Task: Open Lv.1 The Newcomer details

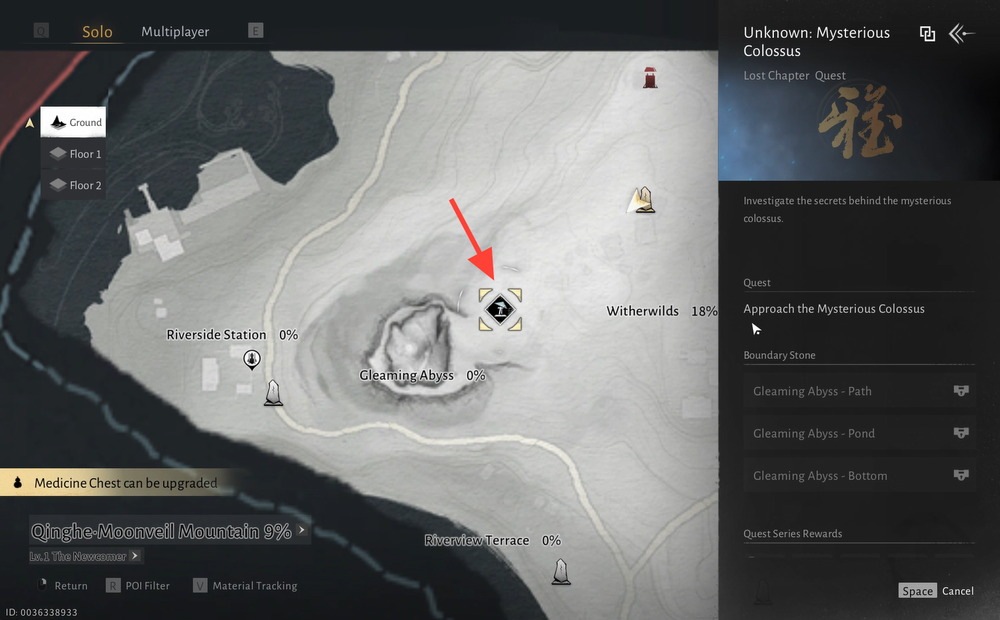Action: [x=86, y=556]
